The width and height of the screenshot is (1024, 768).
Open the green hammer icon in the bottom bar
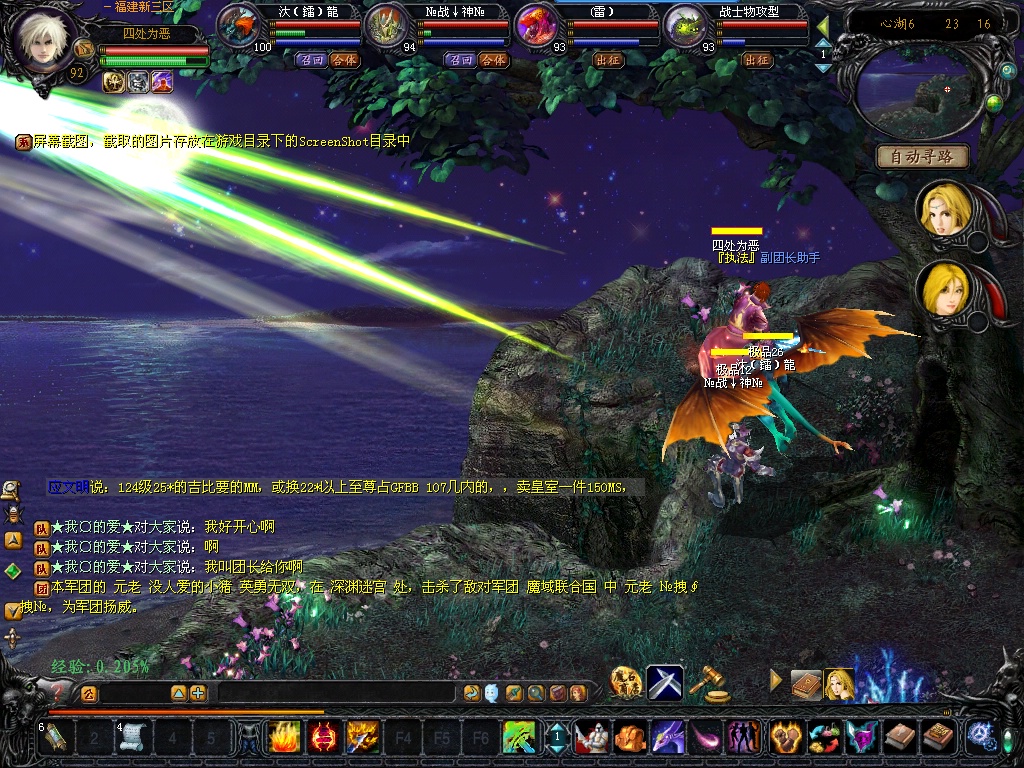(519, 738)
